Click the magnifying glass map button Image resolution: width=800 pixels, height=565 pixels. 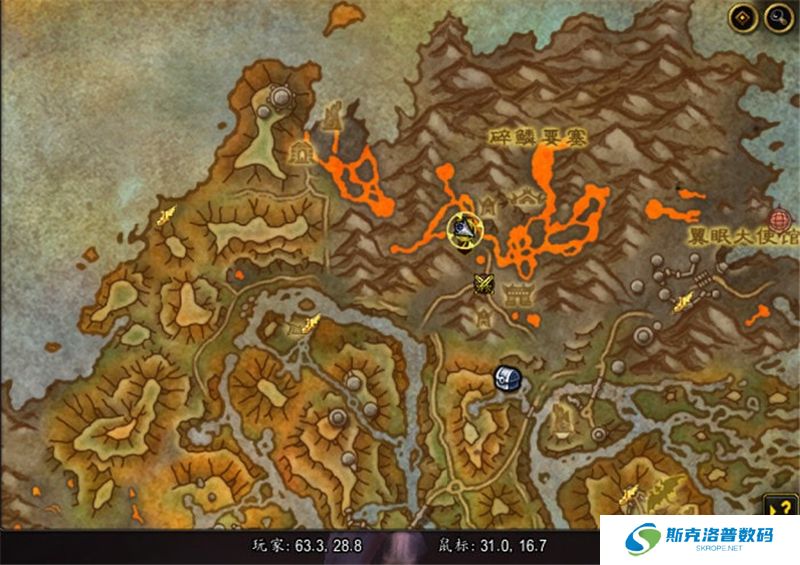[x=776, y=16]
